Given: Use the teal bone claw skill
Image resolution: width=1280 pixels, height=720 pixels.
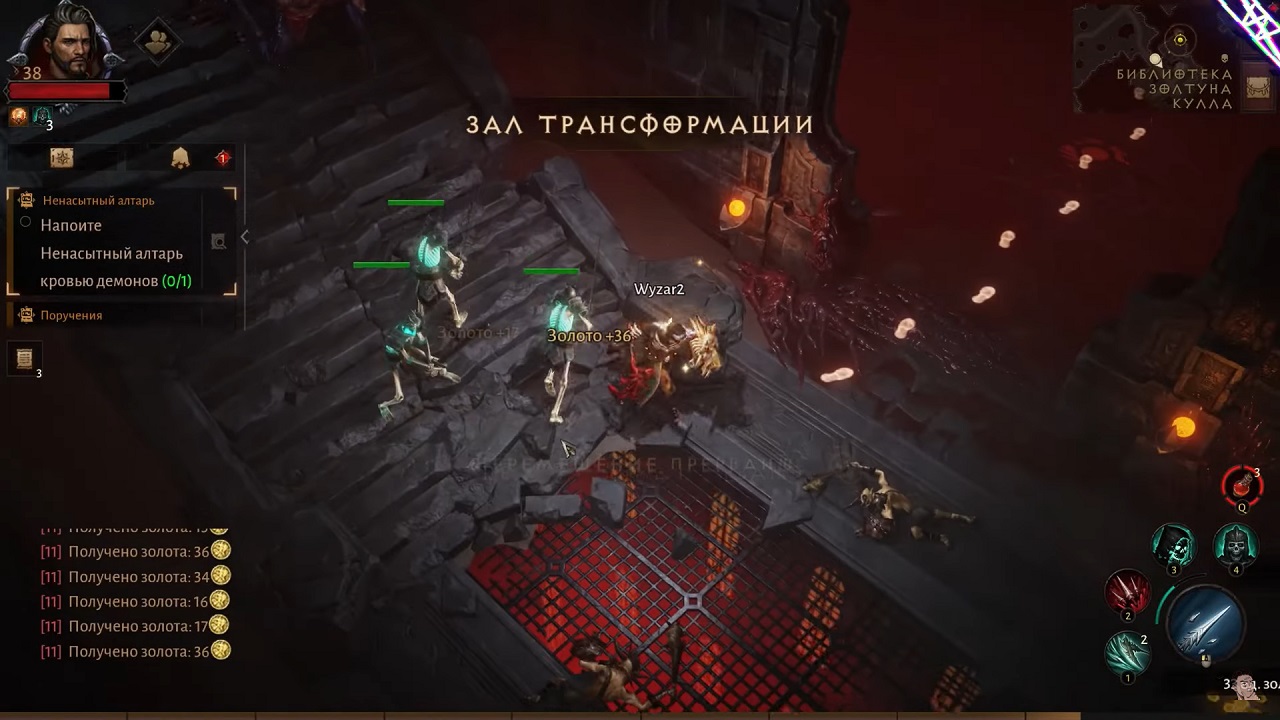Looking at the screenshot, I should click(1127, 653).
